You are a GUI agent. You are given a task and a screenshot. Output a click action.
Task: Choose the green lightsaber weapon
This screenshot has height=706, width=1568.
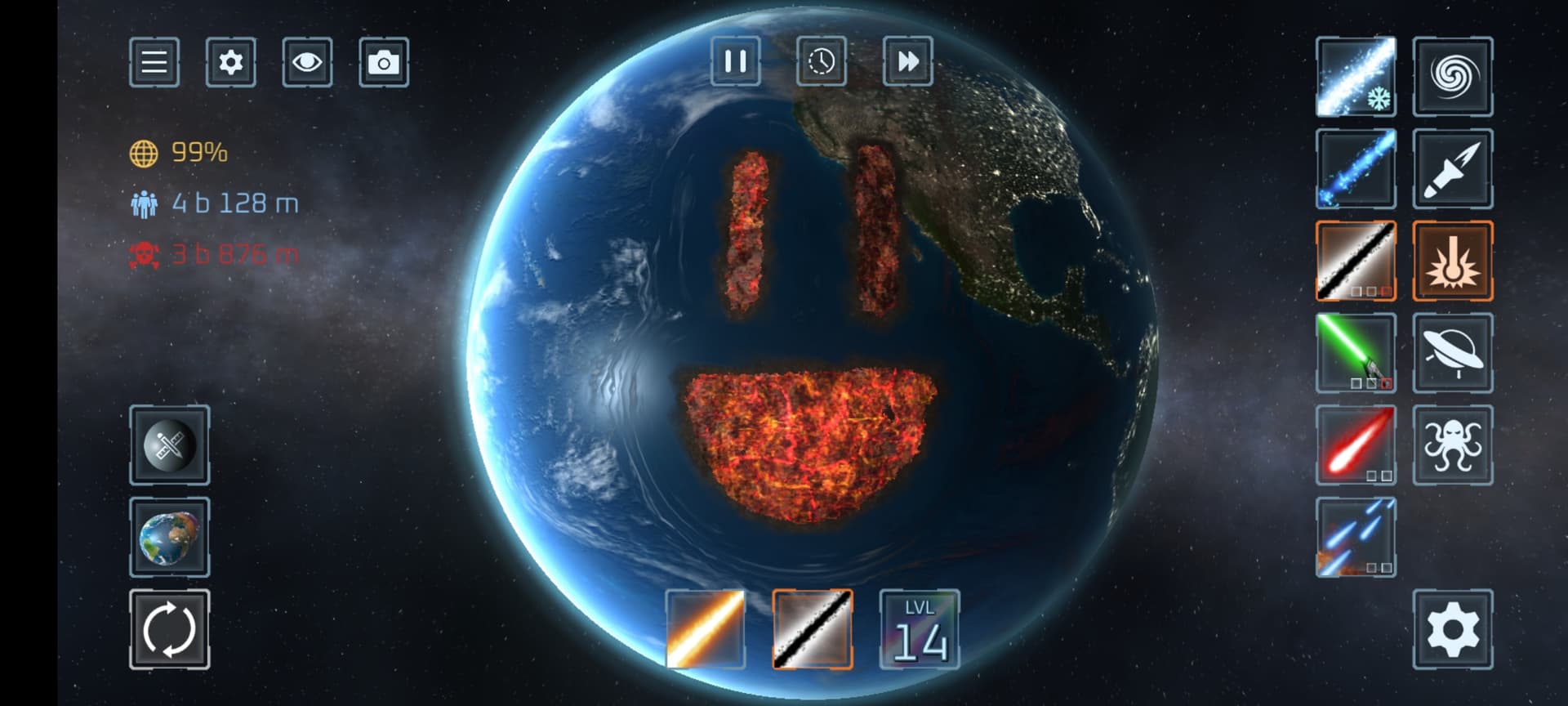[1356, 353]
